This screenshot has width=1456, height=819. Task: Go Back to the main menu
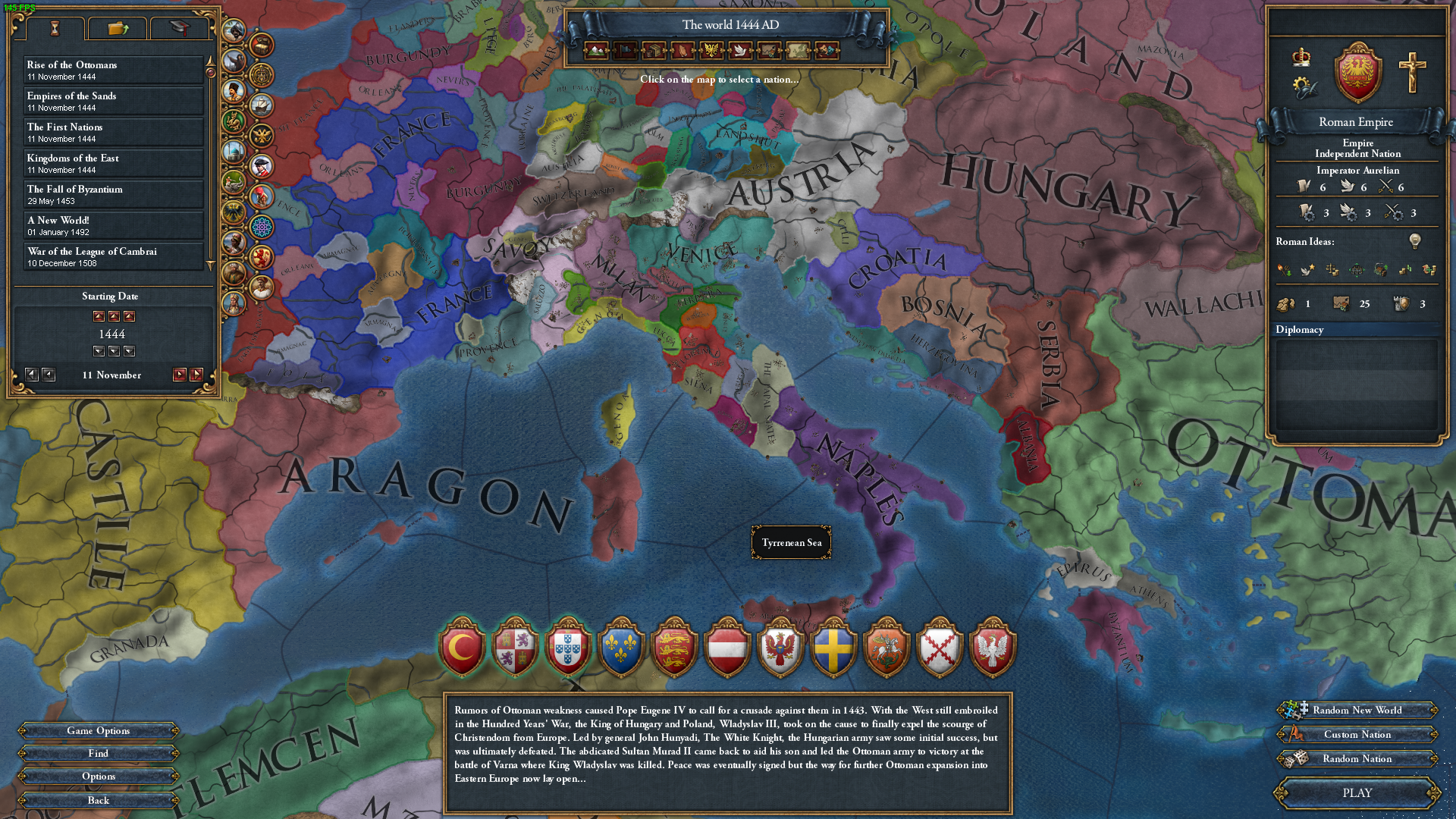point(99,801)
